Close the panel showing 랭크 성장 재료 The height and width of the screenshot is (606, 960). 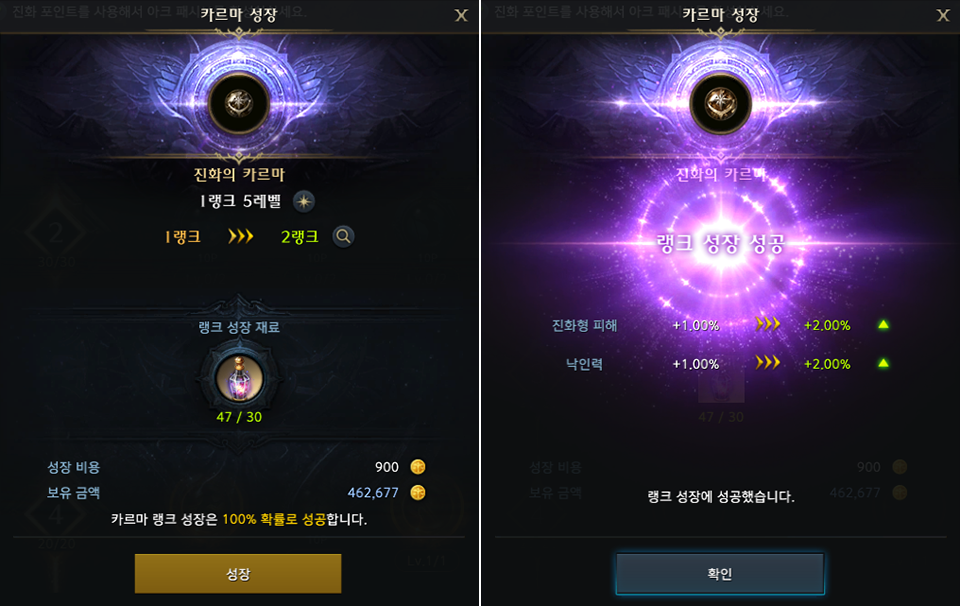click(461, 15)
